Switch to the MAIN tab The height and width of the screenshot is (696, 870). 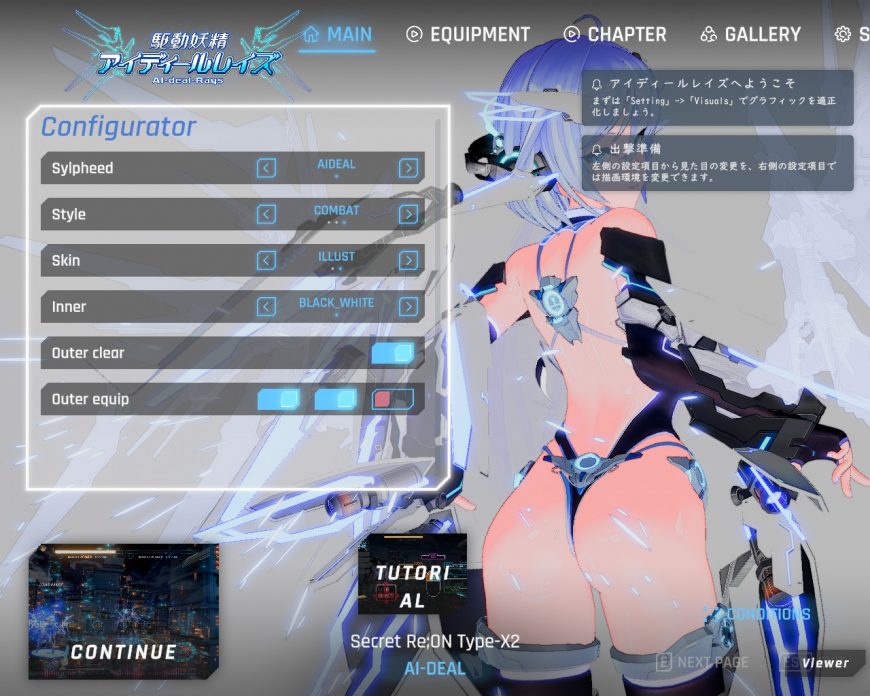tap(338, 34)
